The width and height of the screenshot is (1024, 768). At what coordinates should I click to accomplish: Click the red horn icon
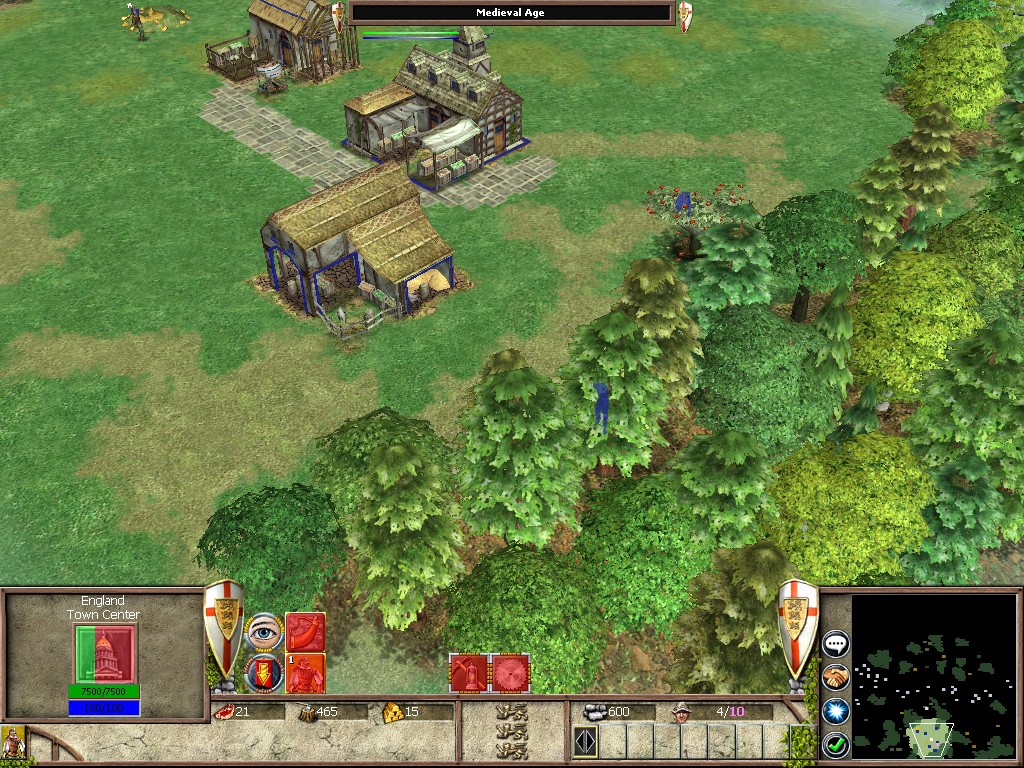[305, 632]
